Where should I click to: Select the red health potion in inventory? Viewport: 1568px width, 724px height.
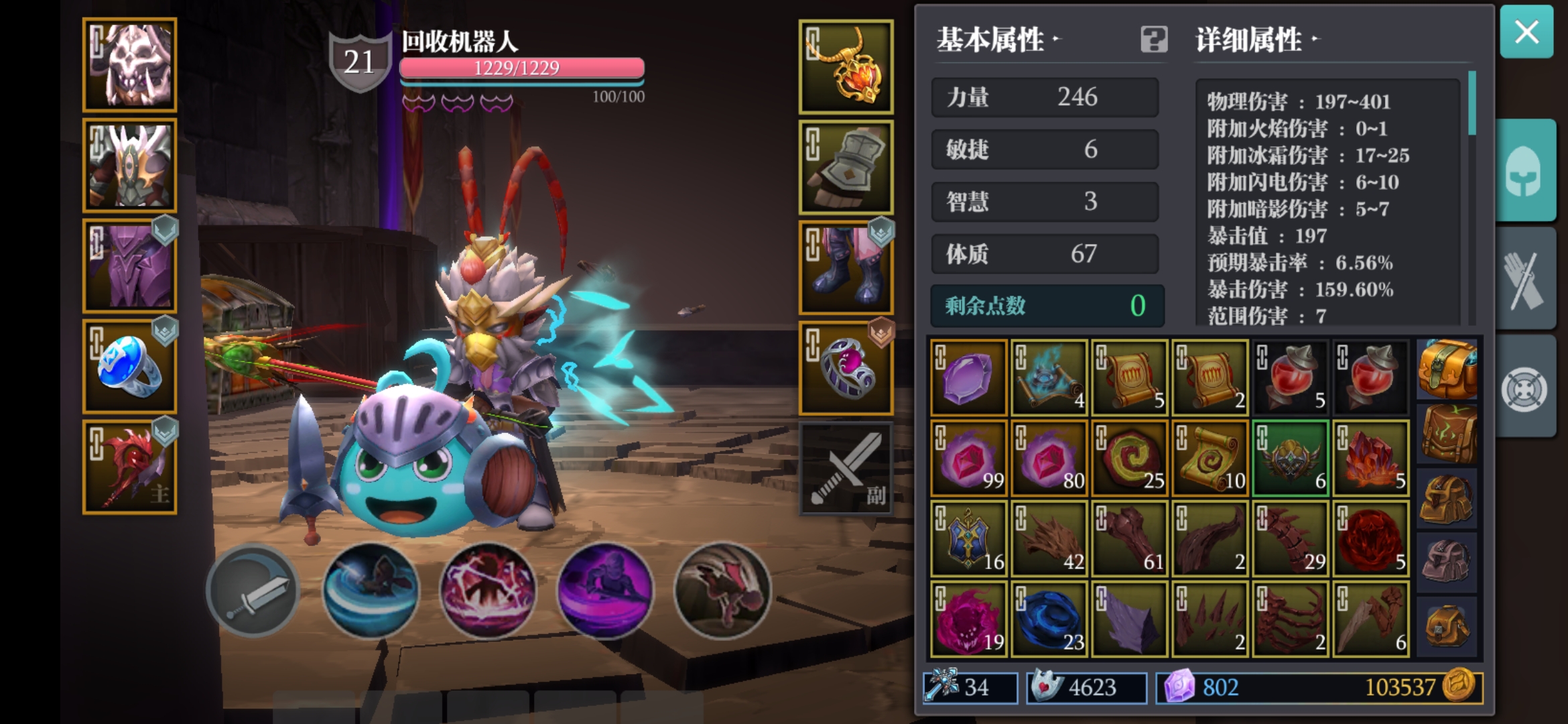(1290, 377)
